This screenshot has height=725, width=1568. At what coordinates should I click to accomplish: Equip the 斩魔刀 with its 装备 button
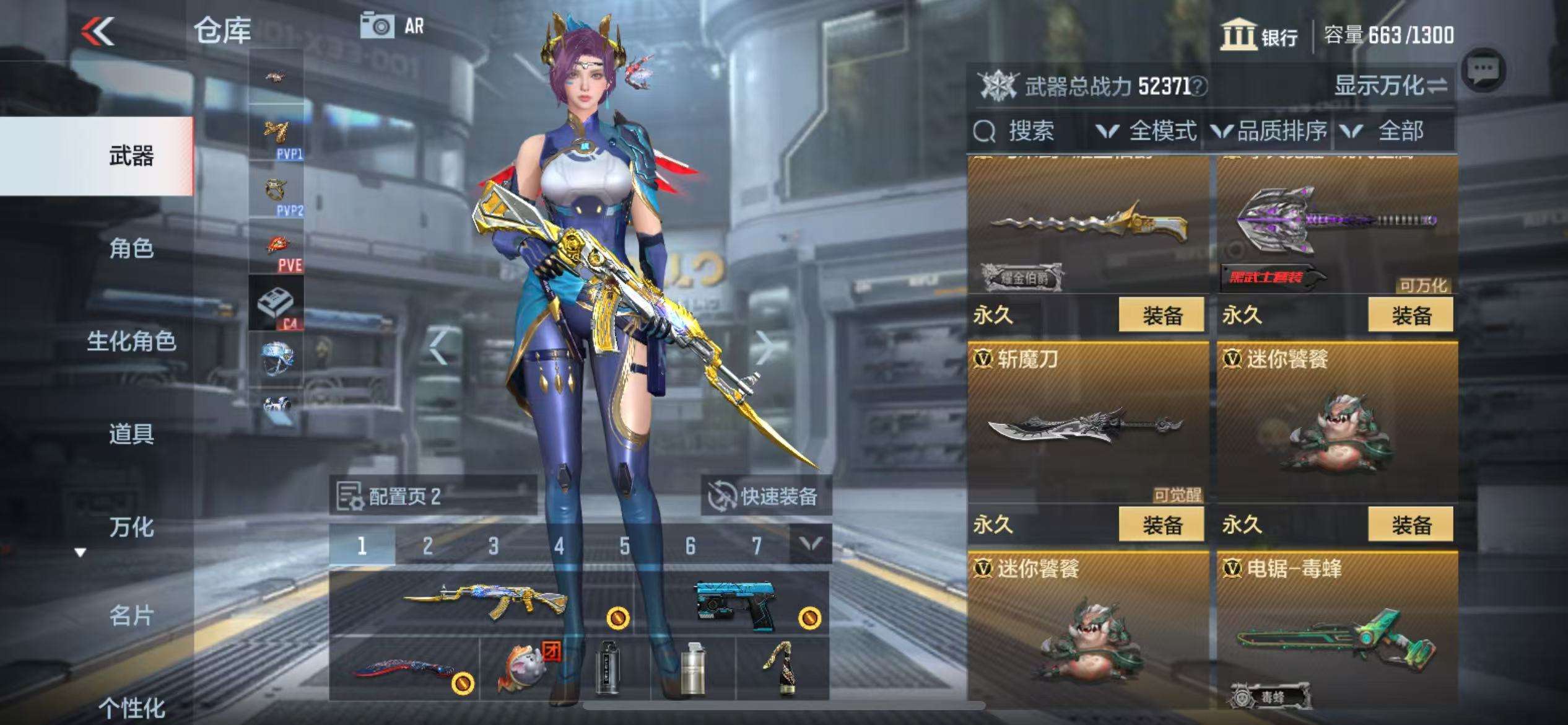pyautogui.click(x=1161, y=525)
